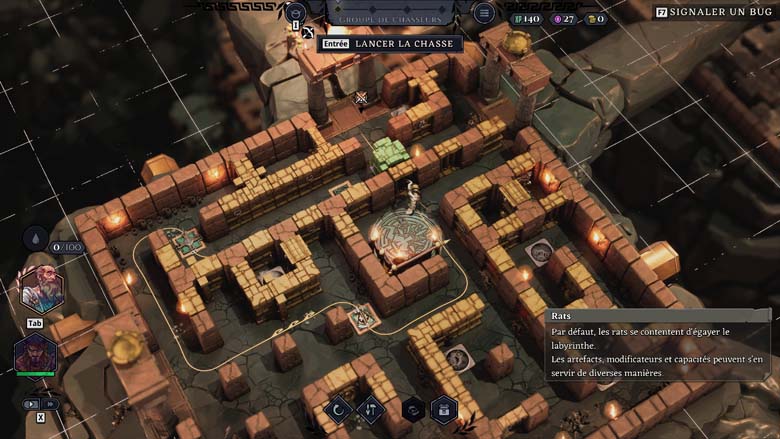Open the Groupe de chasseurs panel
The height and width of the screenshot is (439, 780).
(x=390, y=17)
